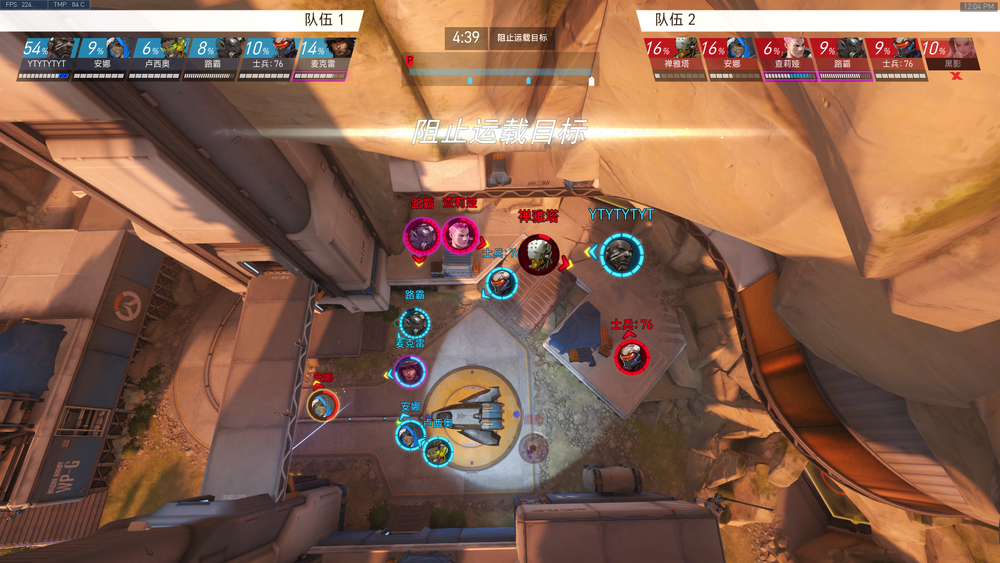Viewport: 1000px width, 563px height.
Task: Select the blue YTYTYTYT hero marker on the field
Action: click(622, 254)
